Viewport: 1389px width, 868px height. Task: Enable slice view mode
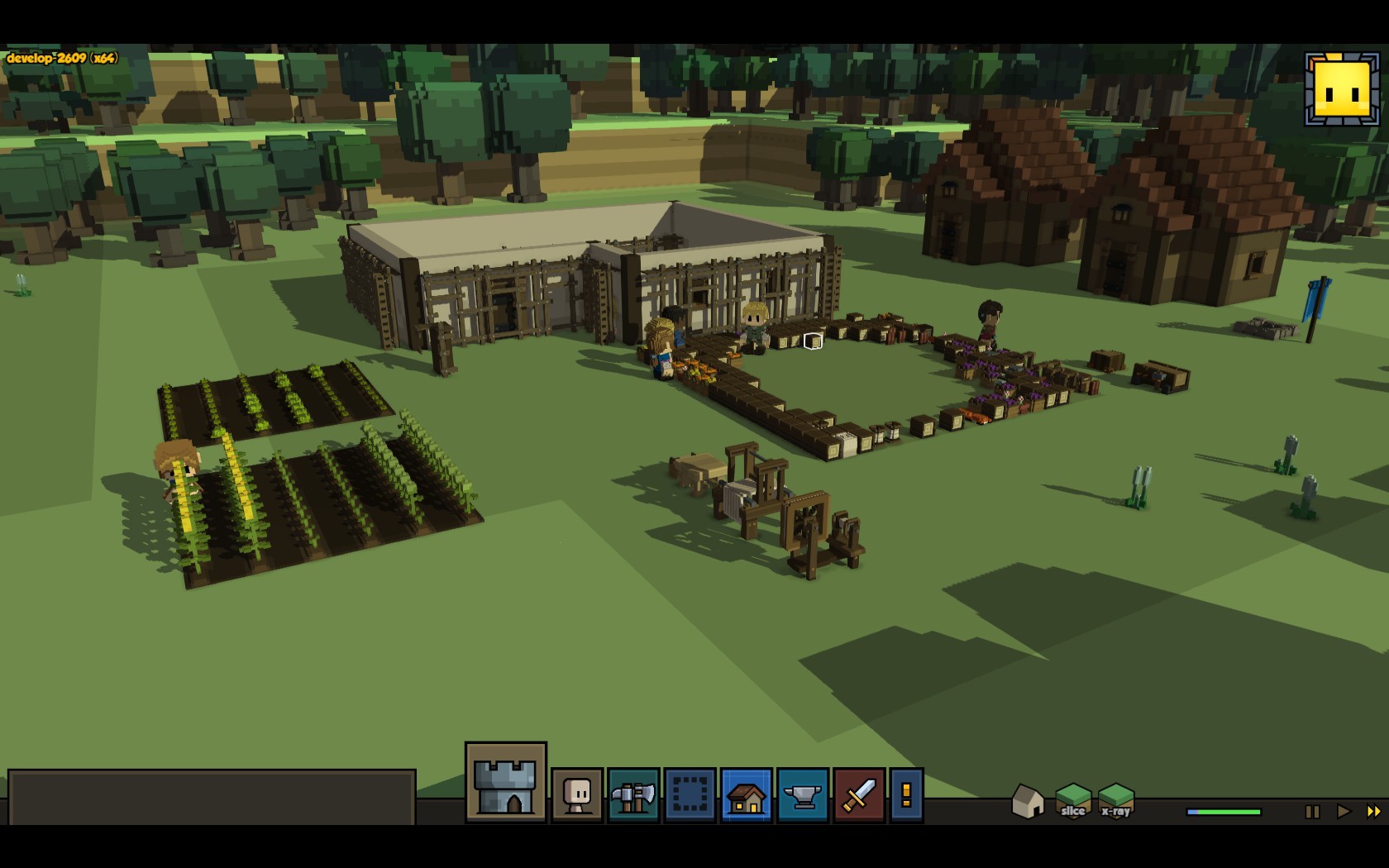point(1072,800)
